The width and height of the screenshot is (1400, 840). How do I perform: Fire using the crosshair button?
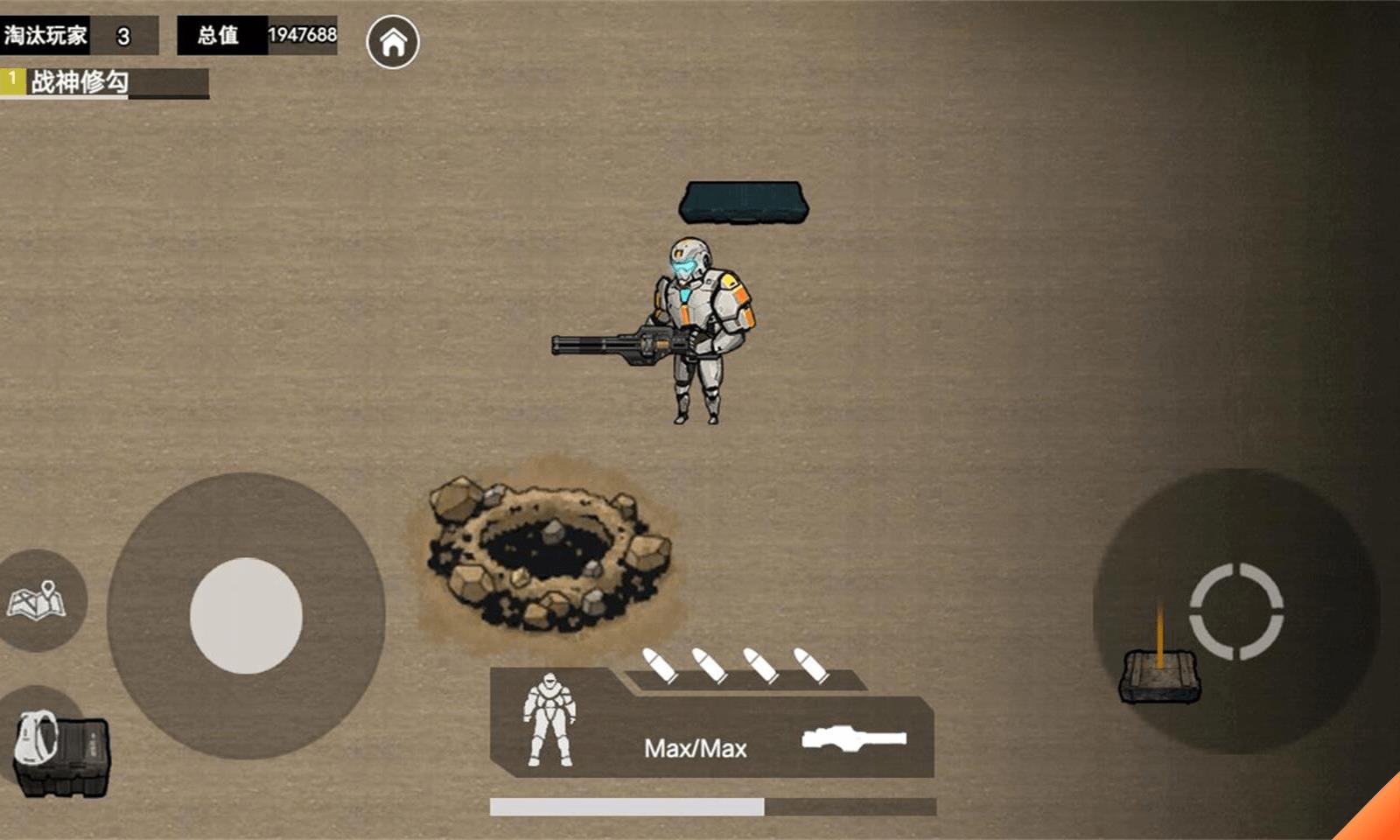pos(1235,611)
